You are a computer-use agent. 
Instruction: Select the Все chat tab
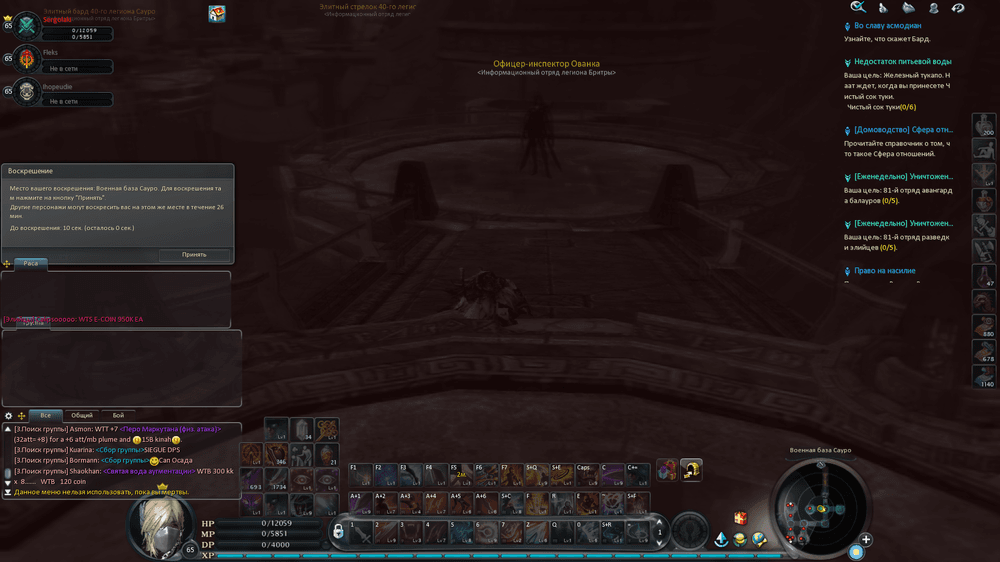[45, 415]
